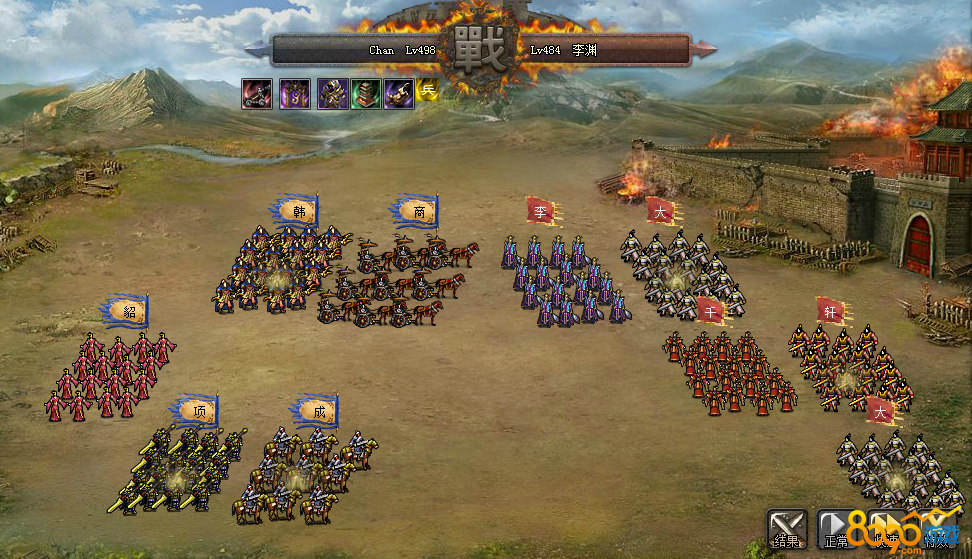Select the siege cart buff icon

tap(258, 94)
